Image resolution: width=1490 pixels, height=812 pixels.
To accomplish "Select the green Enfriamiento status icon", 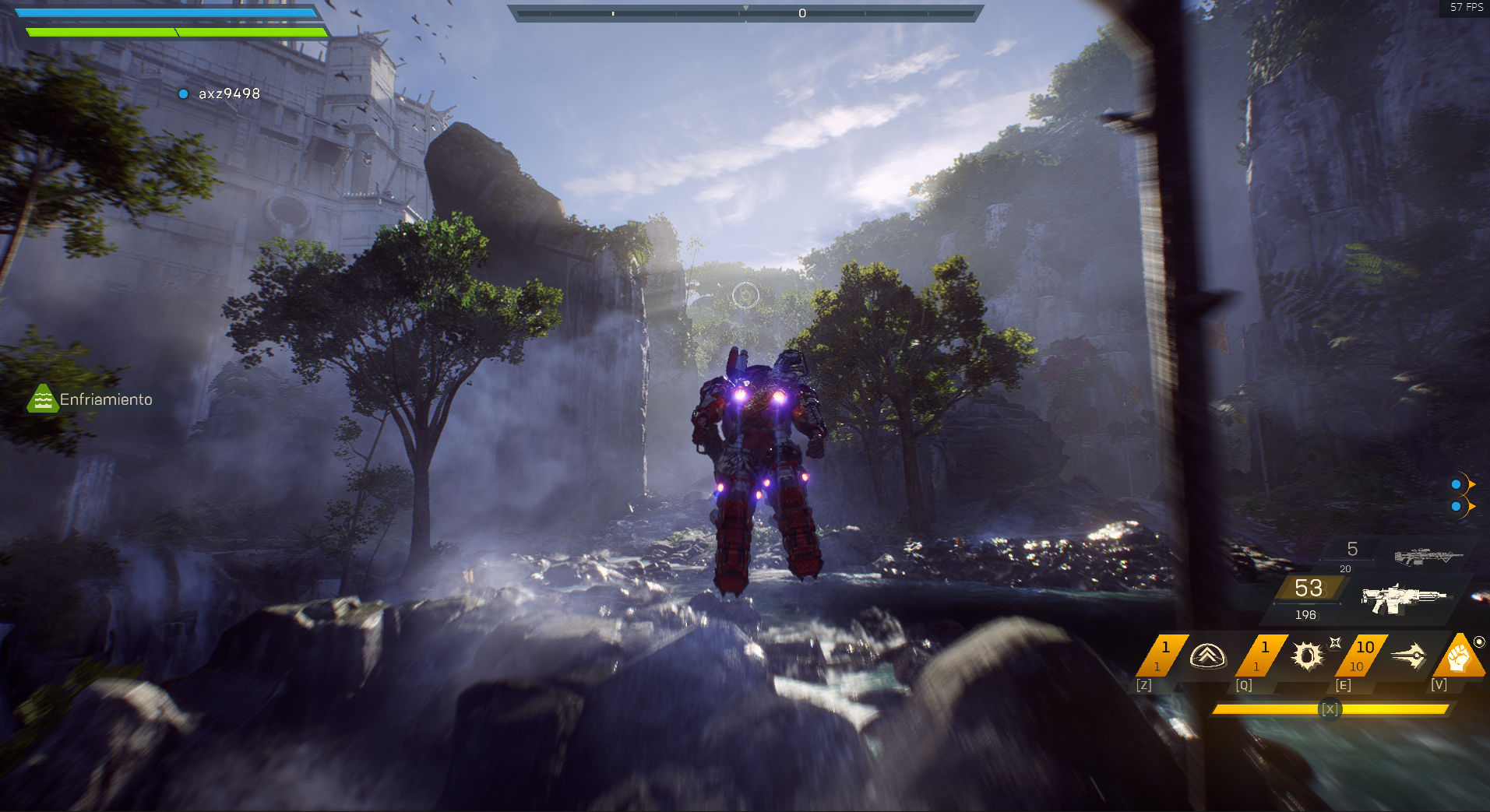I will [43, 399].
